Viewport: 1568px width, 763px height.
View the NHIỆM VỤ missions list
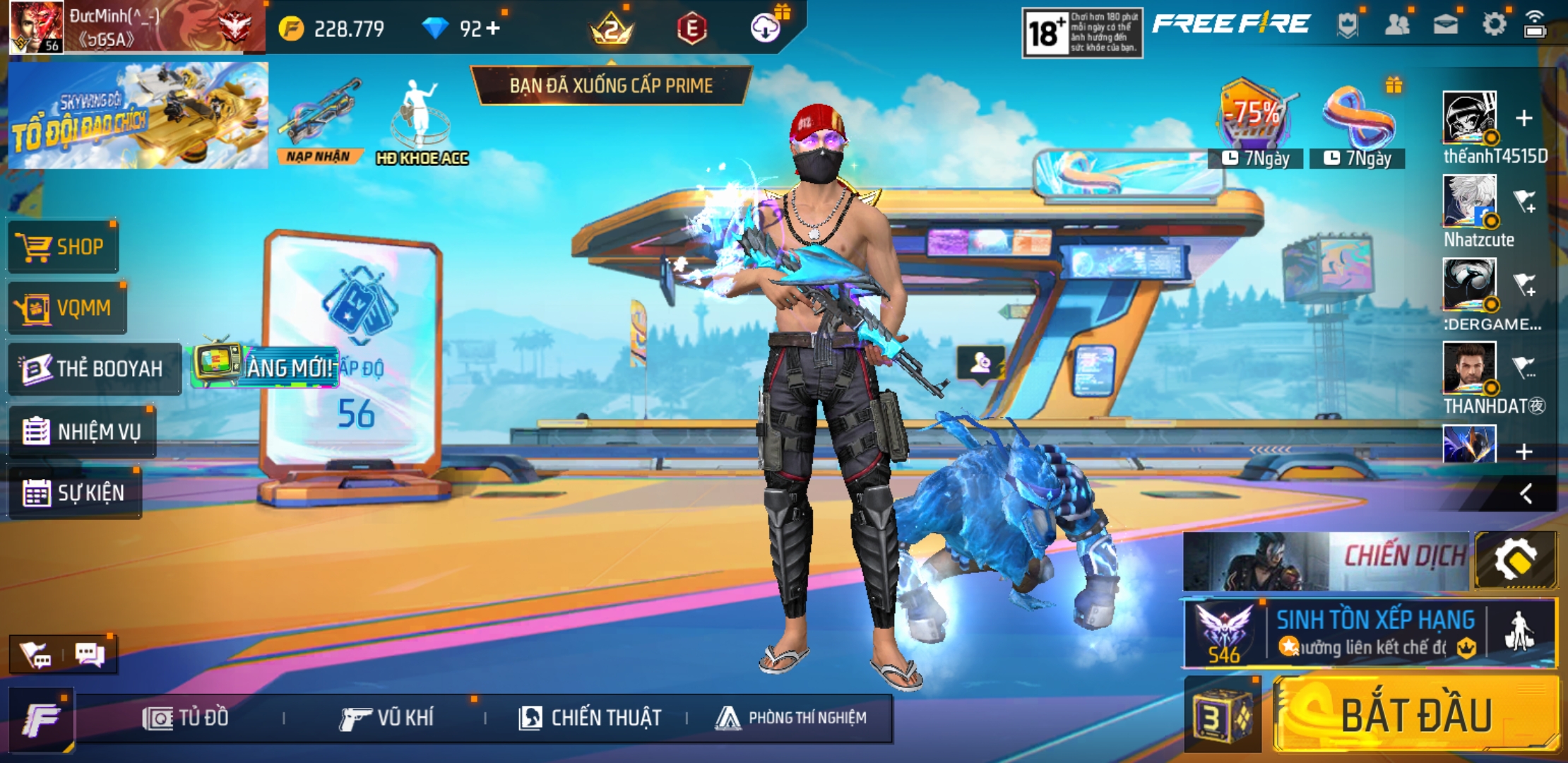[82, 431]
